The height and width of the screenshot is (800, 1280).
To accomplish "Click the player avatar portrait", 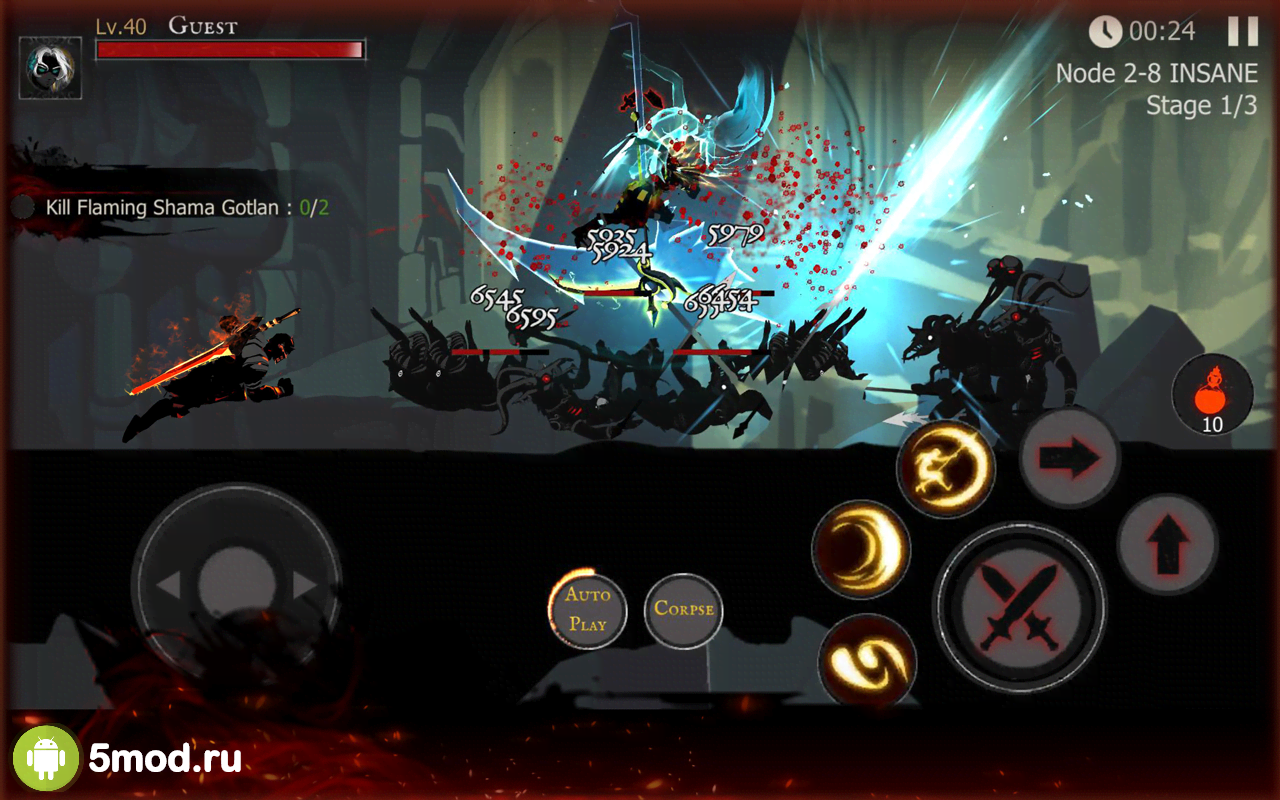I will tap(50, 68).
